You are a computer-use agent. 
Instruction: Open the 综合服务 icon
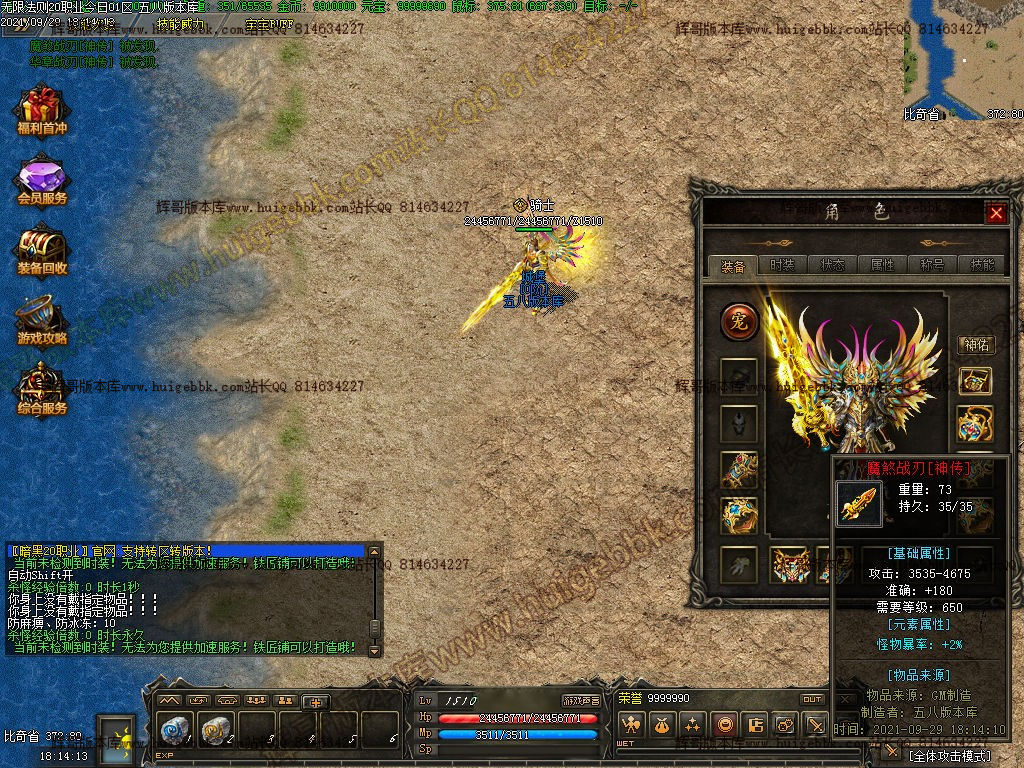point(41,390)
